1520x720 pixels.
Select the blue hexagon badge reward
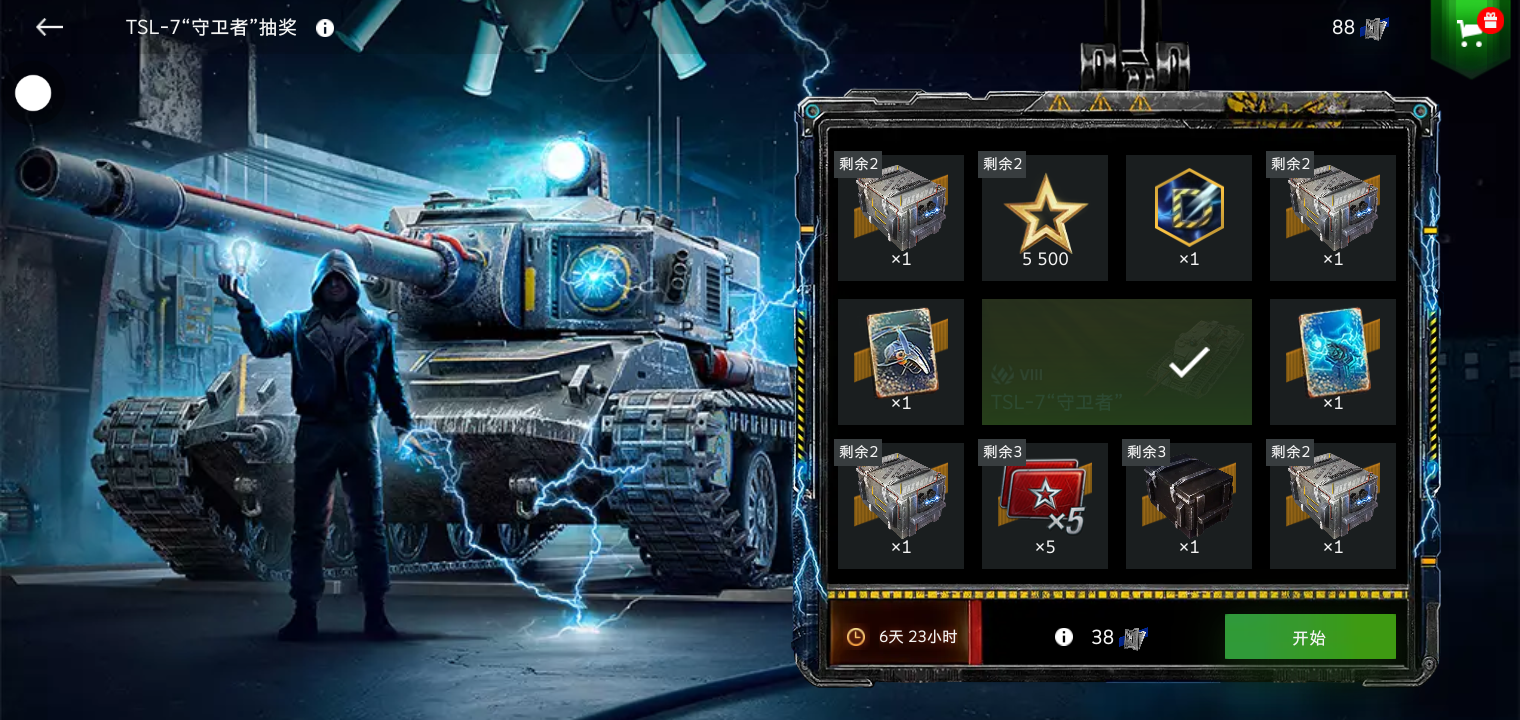[x=1189, y=217]
